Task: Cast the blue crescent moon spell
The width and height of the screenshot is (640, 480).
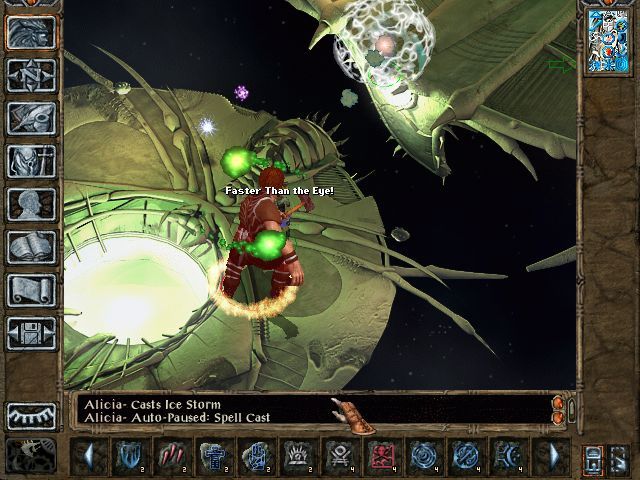Action: [x=508, y=456]
